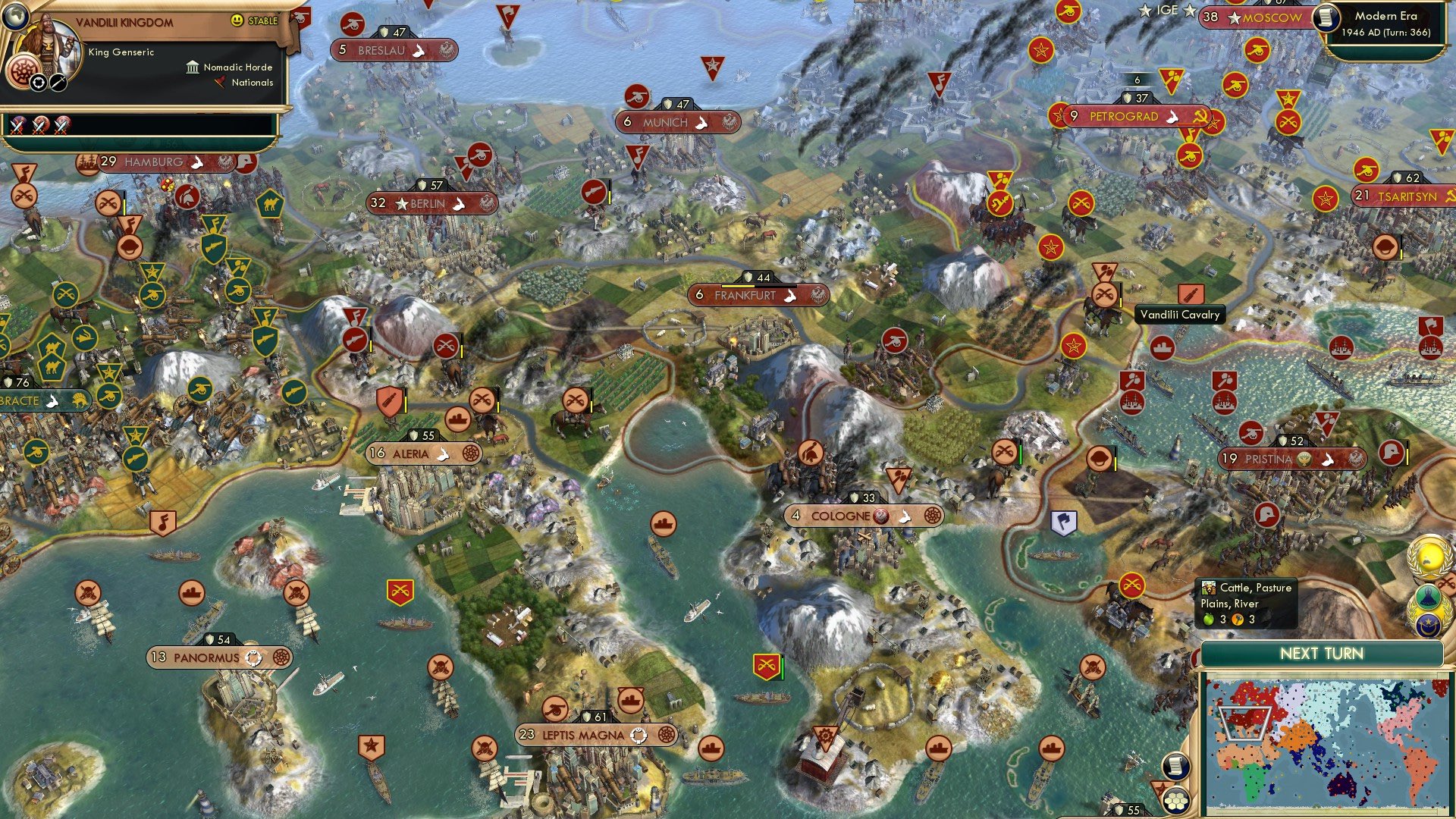Open the first crossed-swords war status medallion

coord(16,127)
